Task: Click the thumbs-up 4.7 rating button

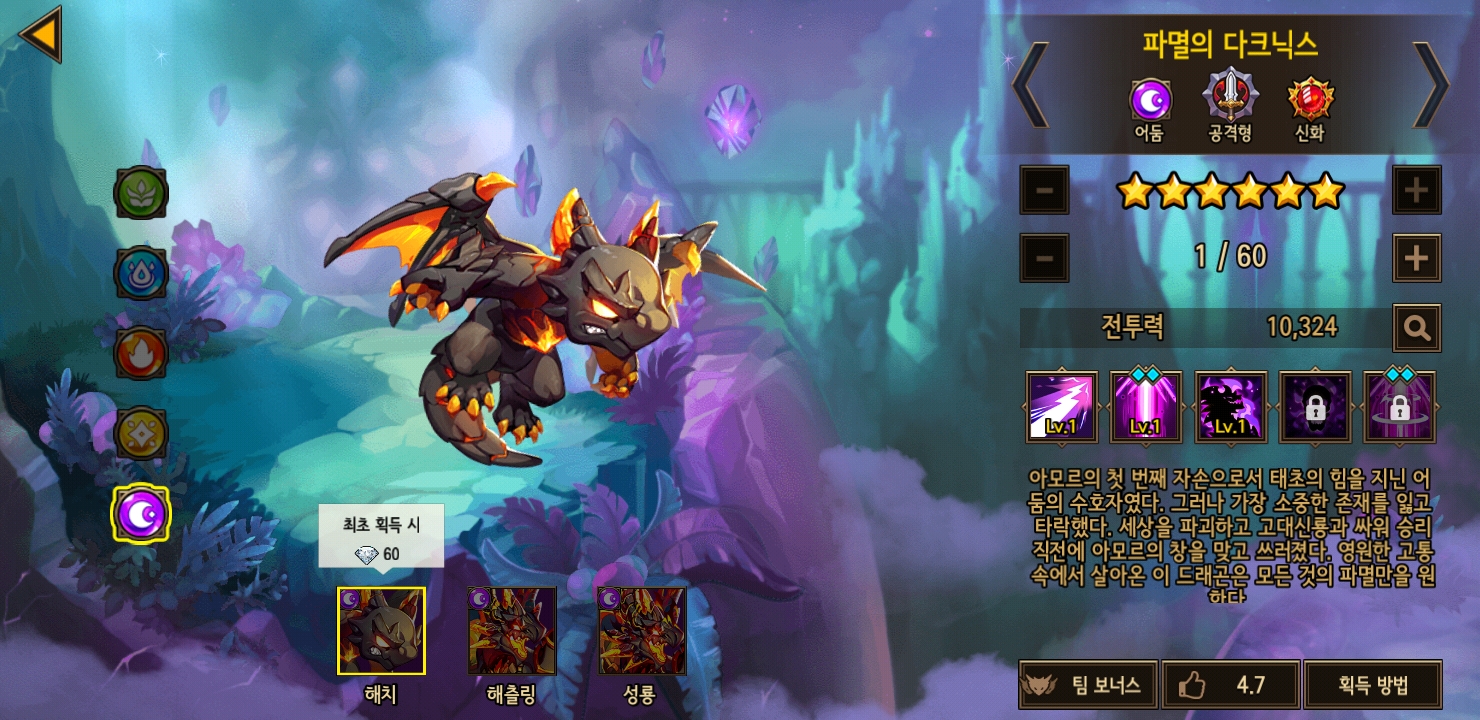Action: coord(1230,685)
